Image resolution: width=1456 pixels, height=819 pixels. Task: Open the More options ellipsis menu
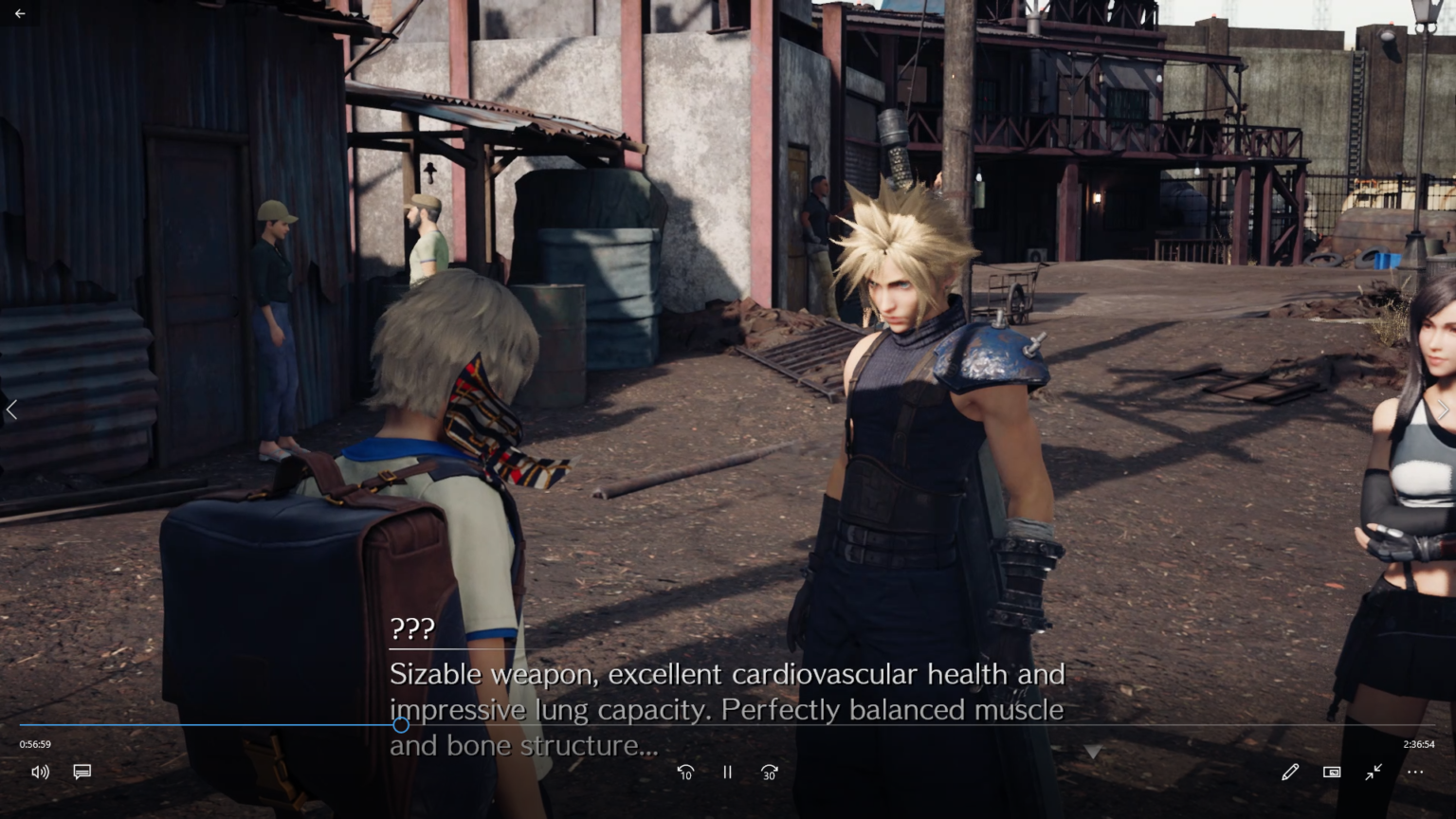click(1415, 773)
